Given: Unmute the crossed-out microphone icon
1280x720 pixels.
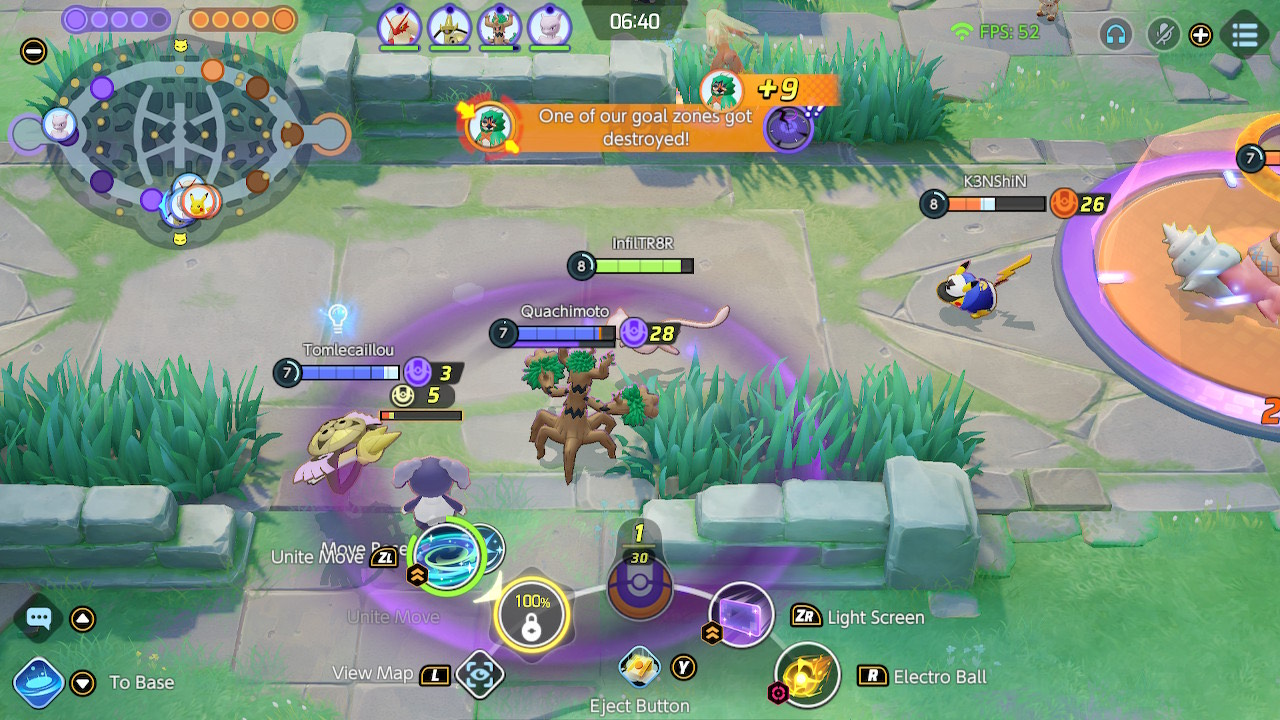Looking at the screenshot, I should 1162,35.
